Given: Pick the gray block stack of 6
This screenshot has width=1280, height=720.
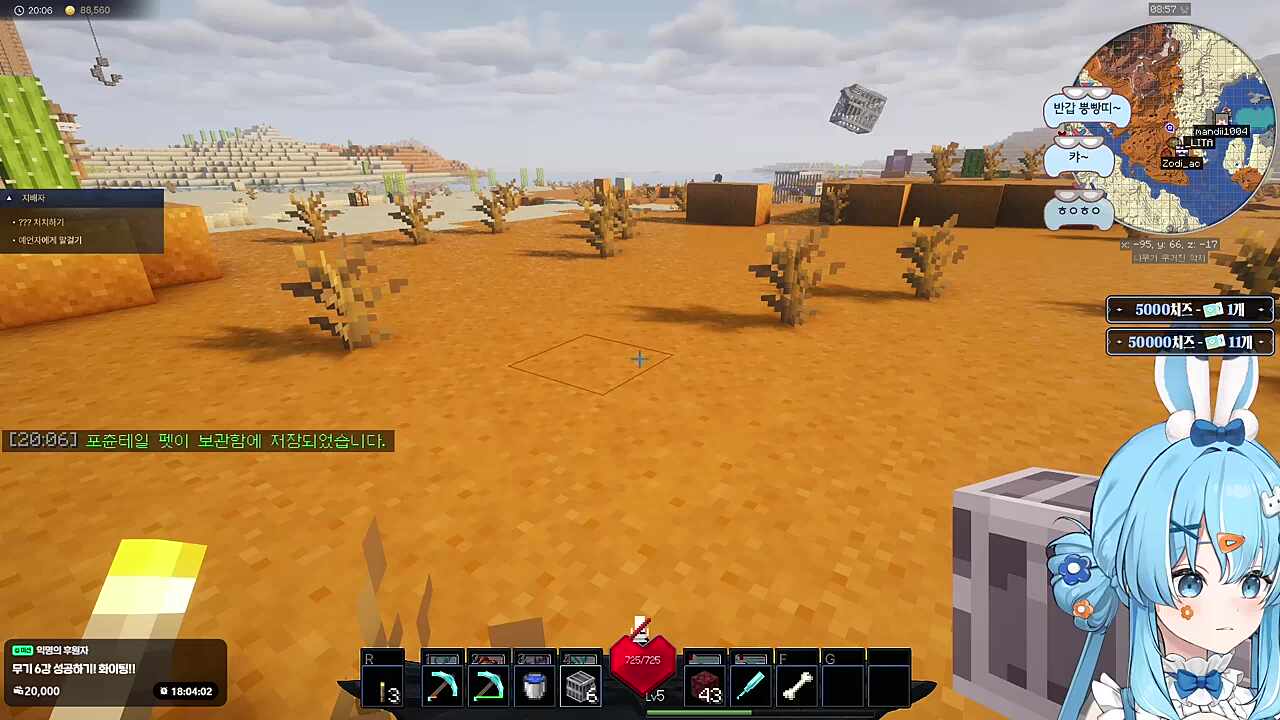Looking at the screenshot, I should (582, 686).
